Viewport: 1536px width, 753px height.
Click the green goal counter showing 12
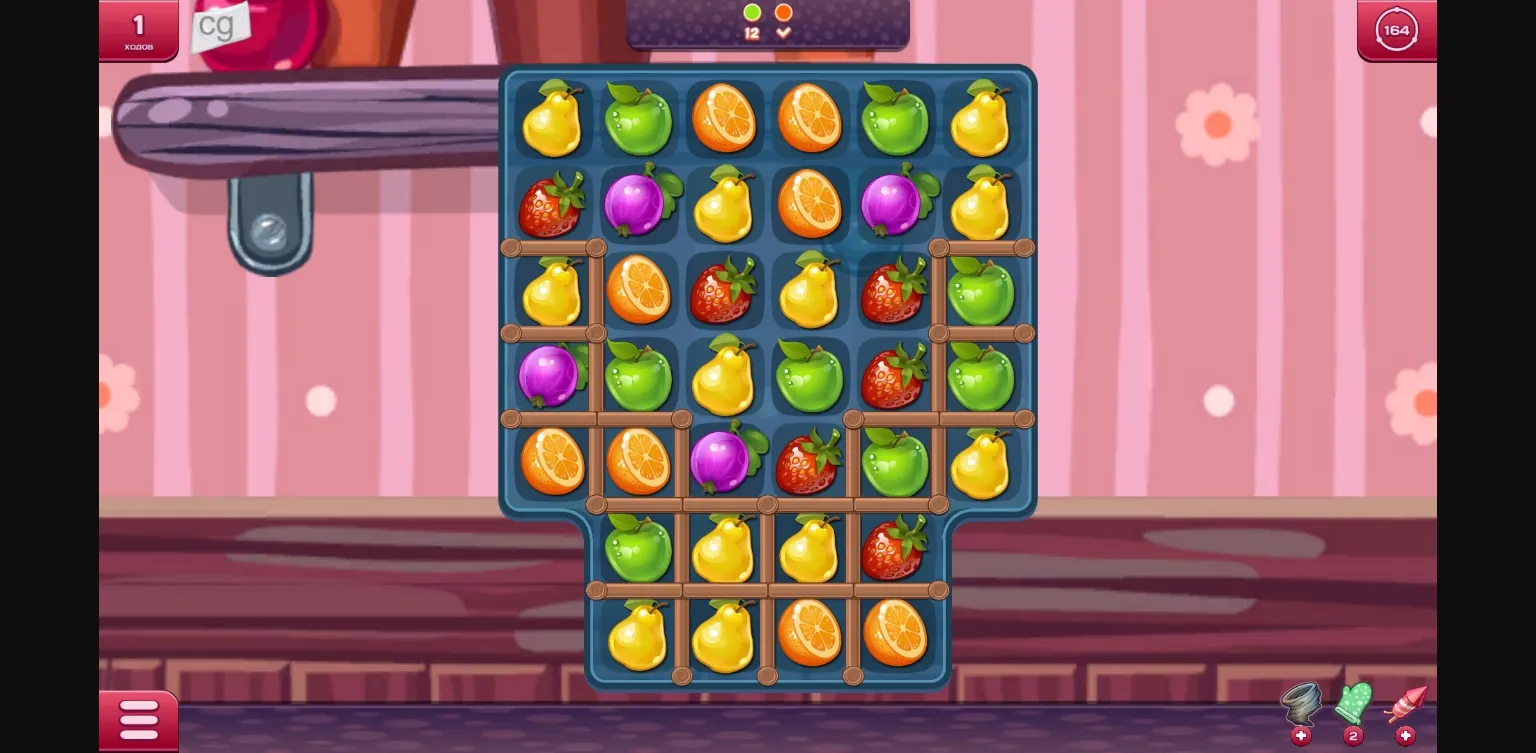pos(752,20)
